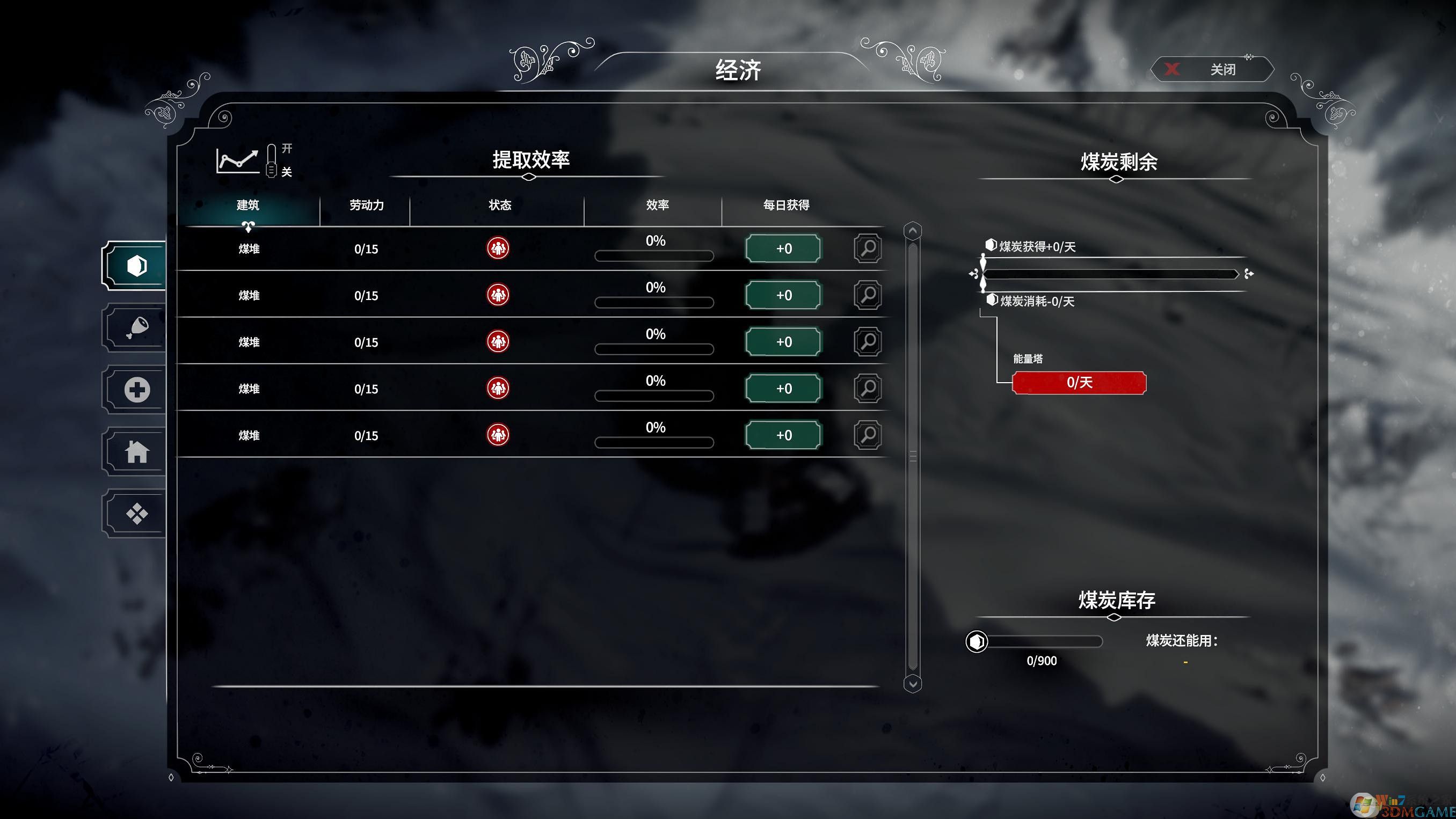Open the housing panel
The image size is (1456, 819).
(x=136, y=450)
